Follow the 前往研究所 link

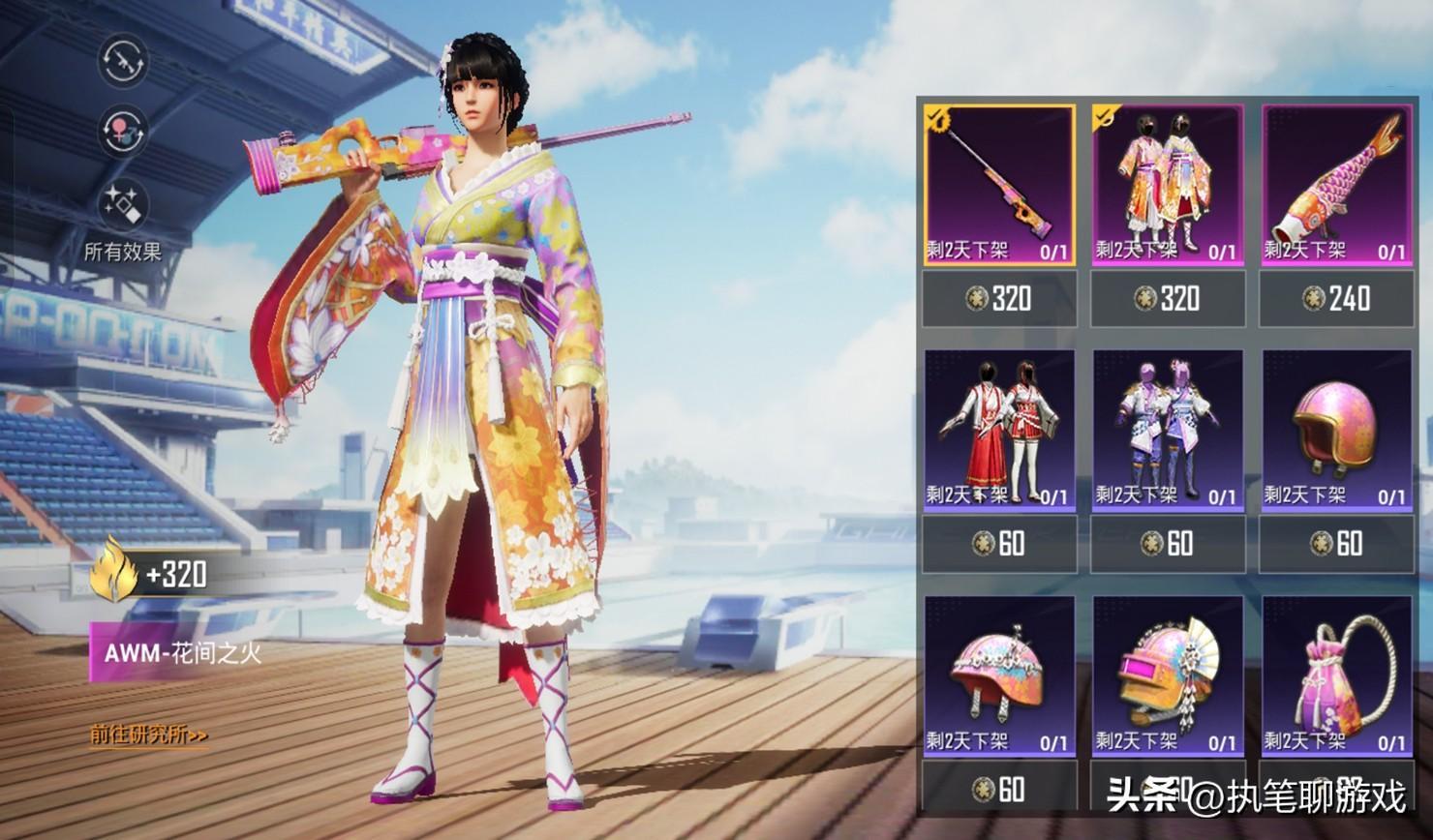tap(149, 735)
